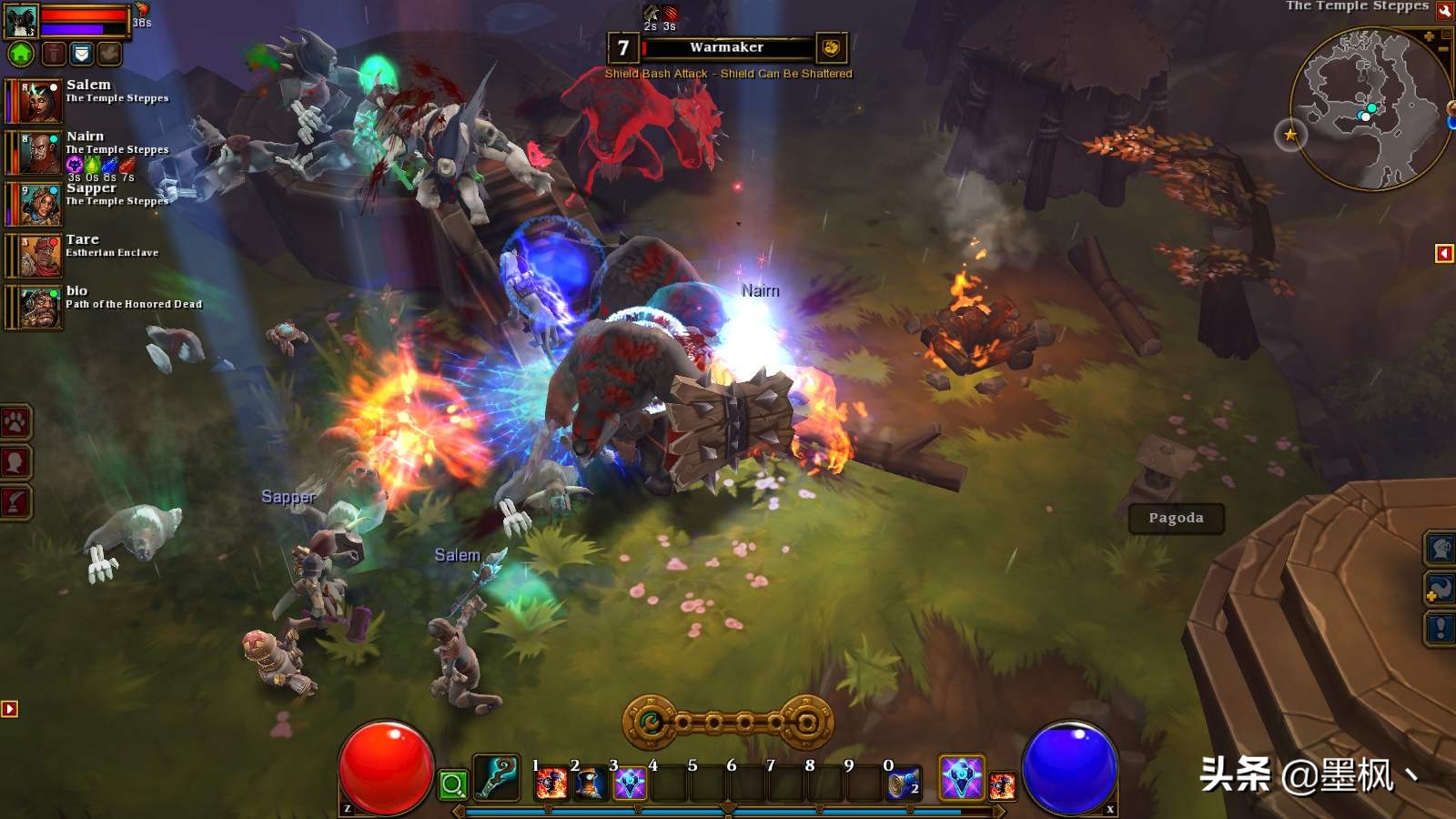1456x819 pixels.
Task: Expand the red arrow panel below the minimap
Action: point(1444,253)
